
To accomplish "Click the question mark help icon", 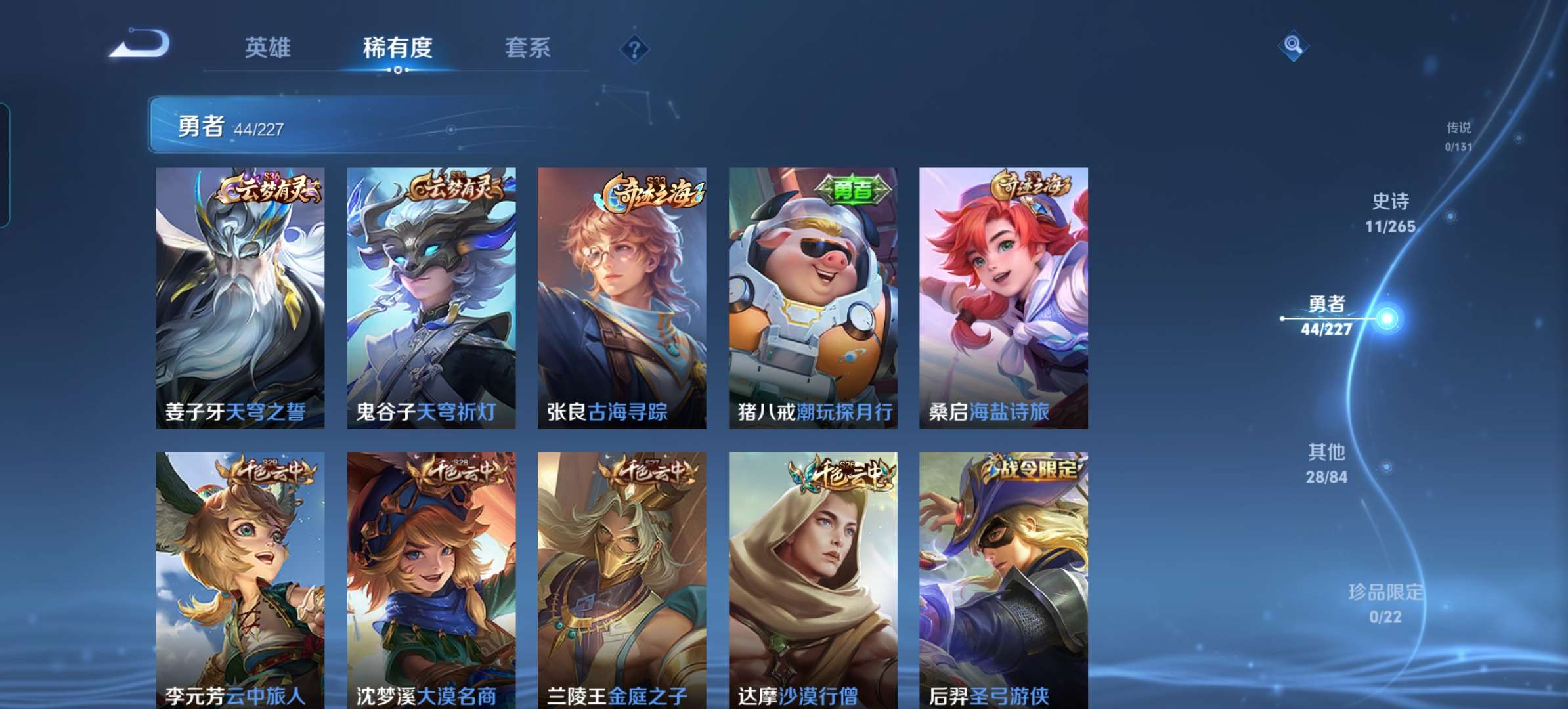I will click(635, 48).
